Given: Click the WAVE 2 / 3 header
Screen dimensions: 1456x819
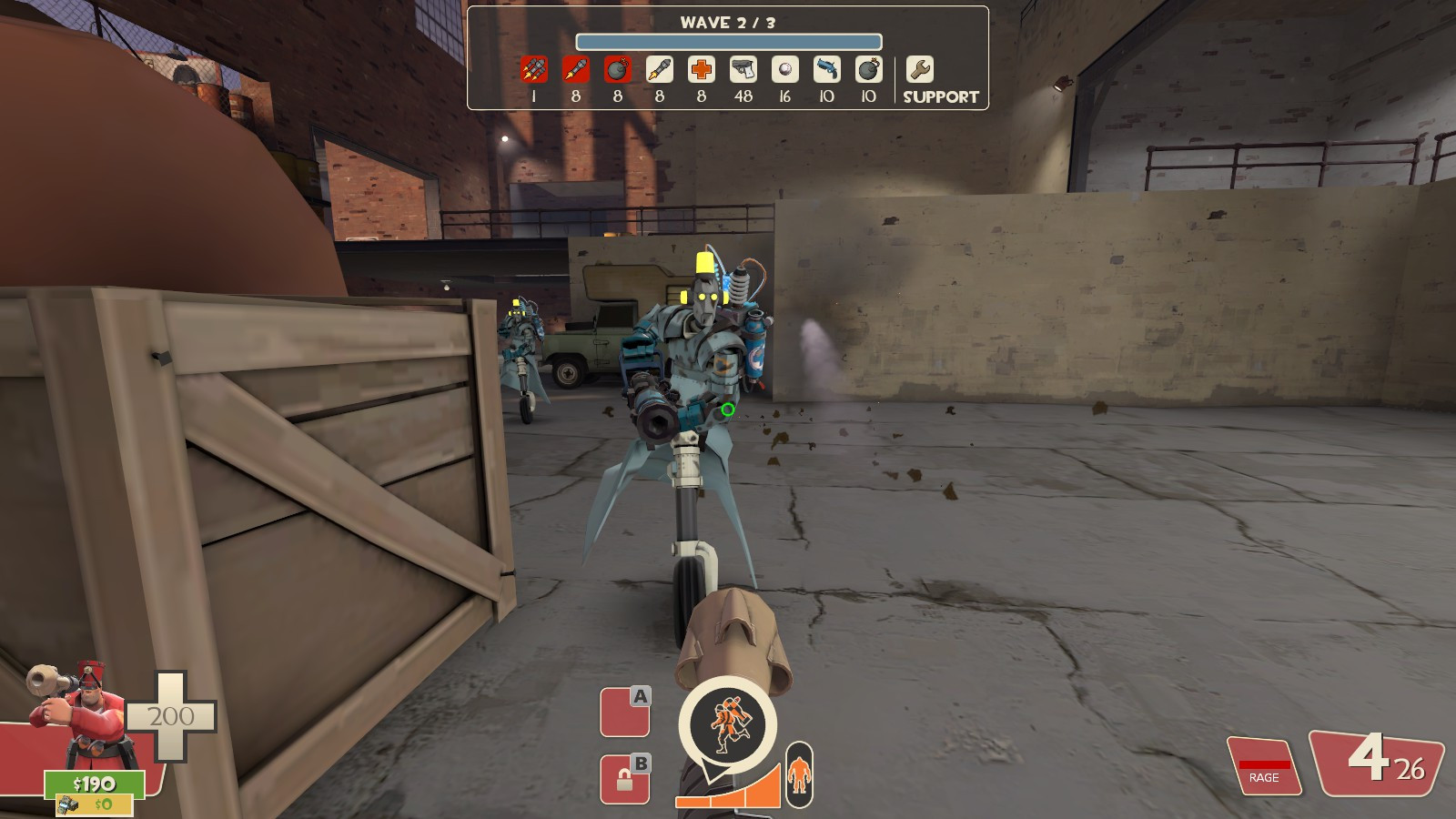Looking at the screenshot, I should pos(727,23).
